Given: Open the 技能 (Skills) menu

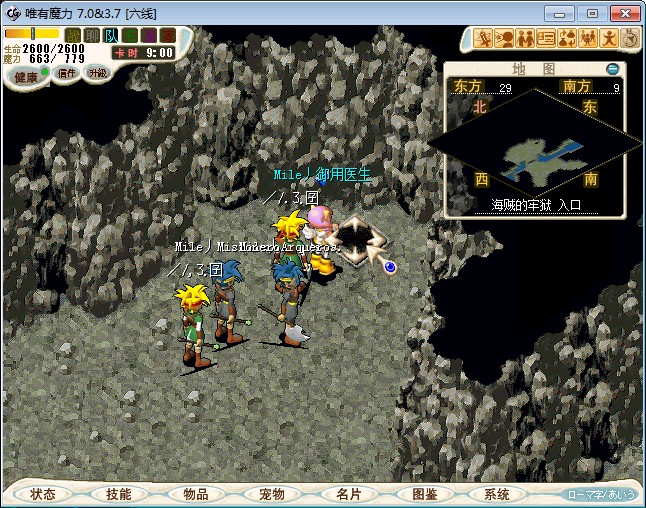Looking at the screenshot, I should click(118, 494).
